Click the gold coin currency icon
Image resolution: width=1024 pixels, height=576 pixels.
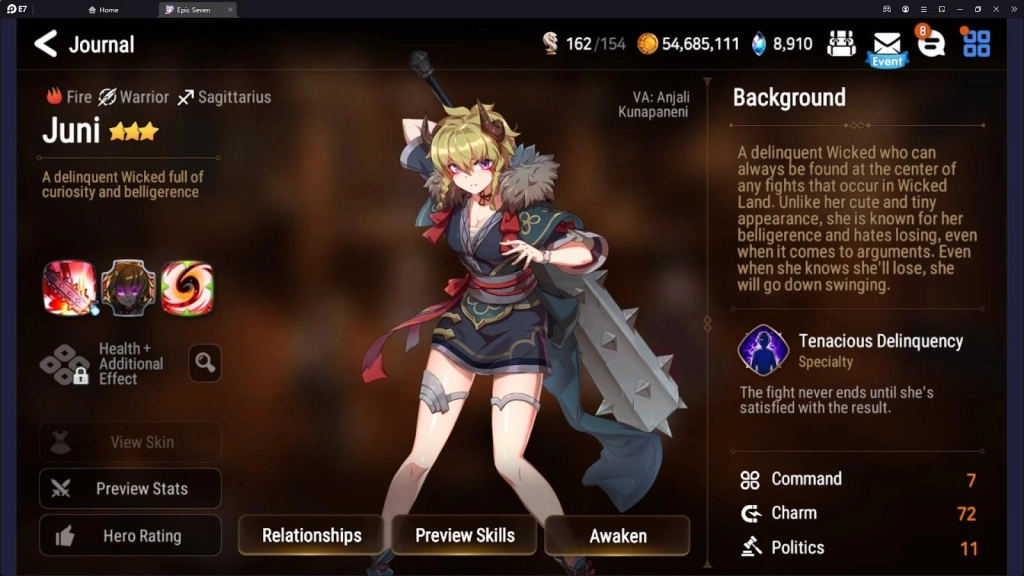coord(648,44)
